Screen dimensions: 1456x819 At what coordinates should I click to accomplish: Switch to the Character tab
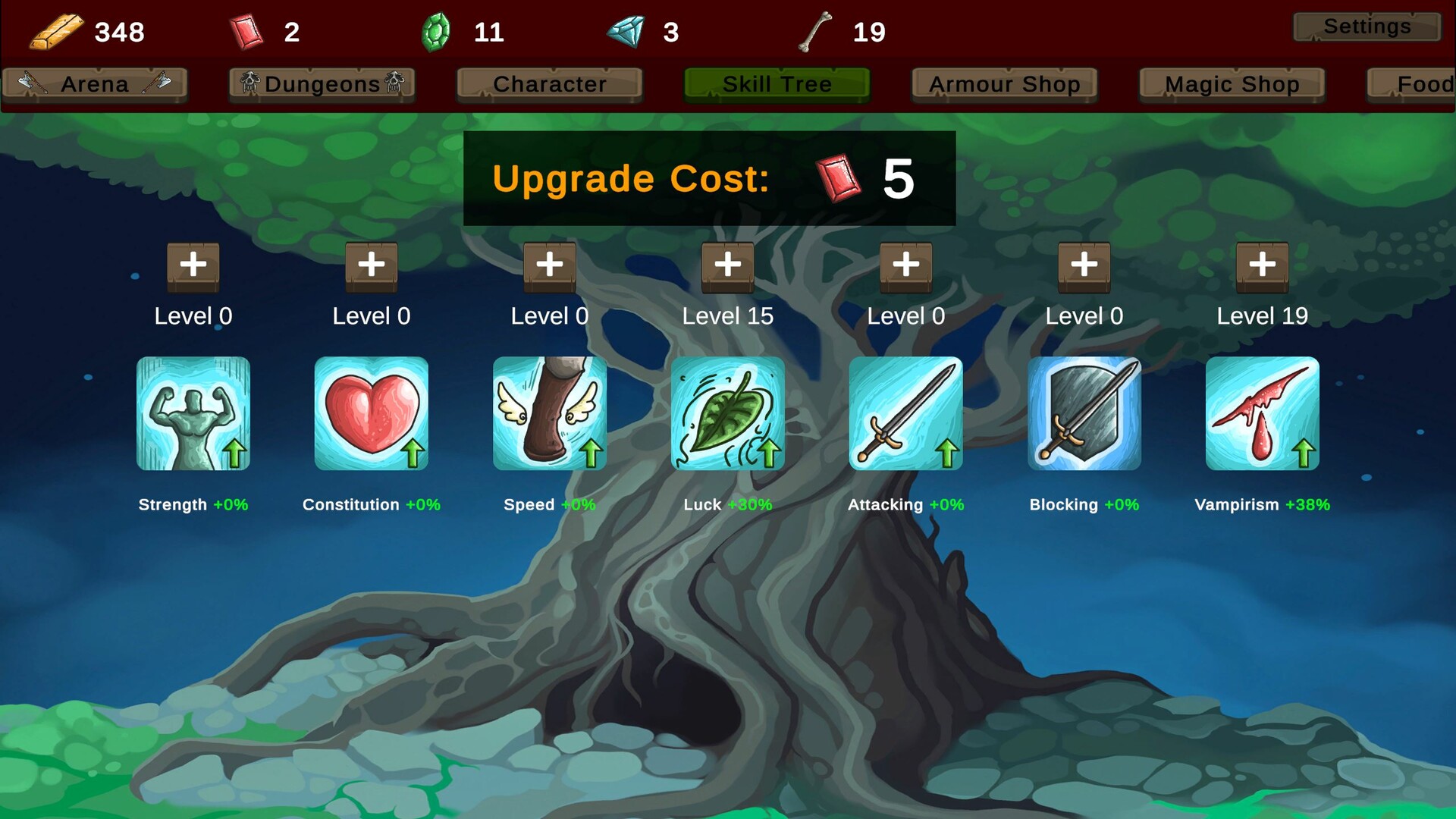tap(549, 84)
